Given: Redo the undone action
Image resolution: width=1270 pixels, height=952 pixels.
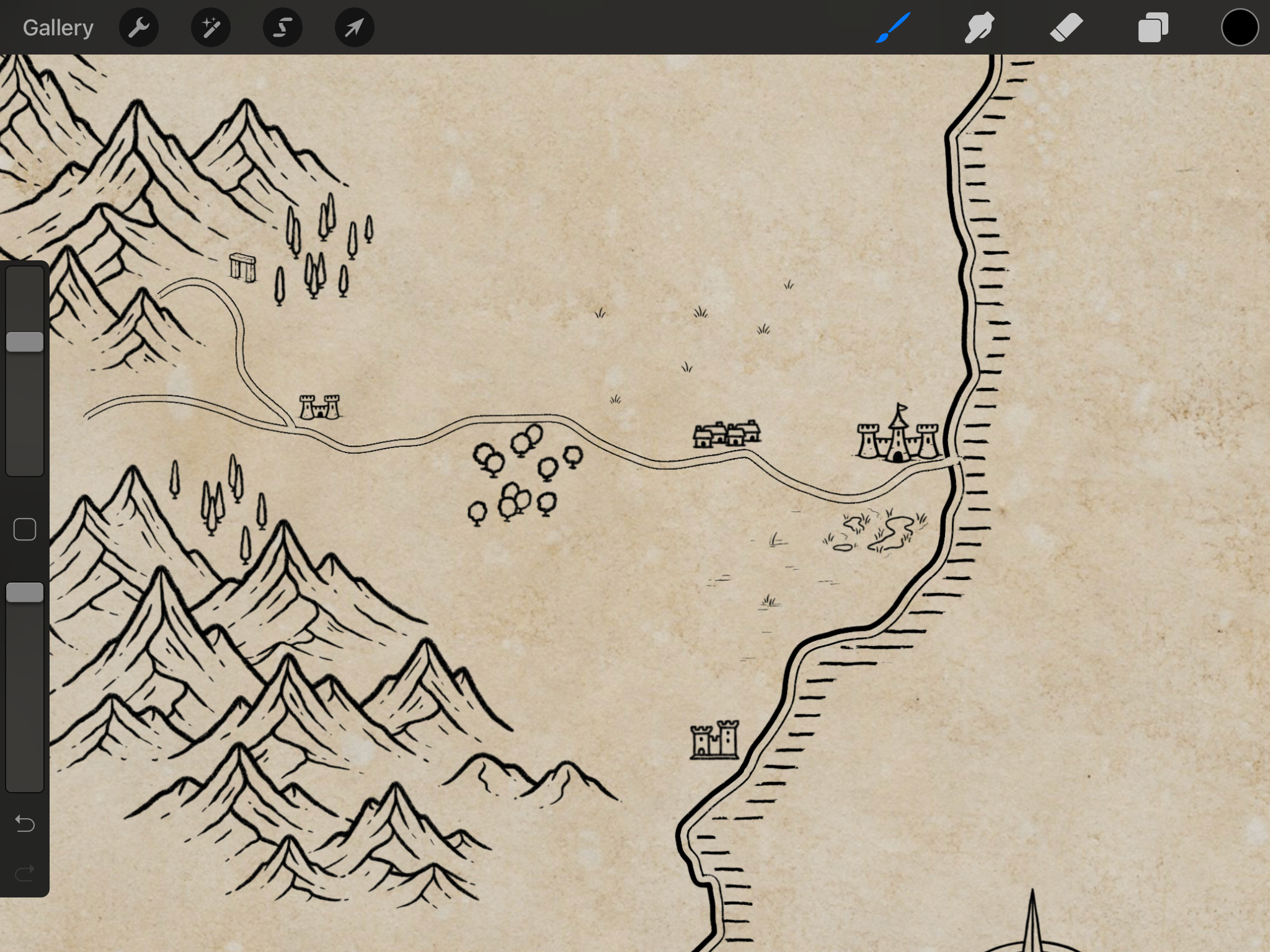Looking at the screenshot, I should 25,873.
